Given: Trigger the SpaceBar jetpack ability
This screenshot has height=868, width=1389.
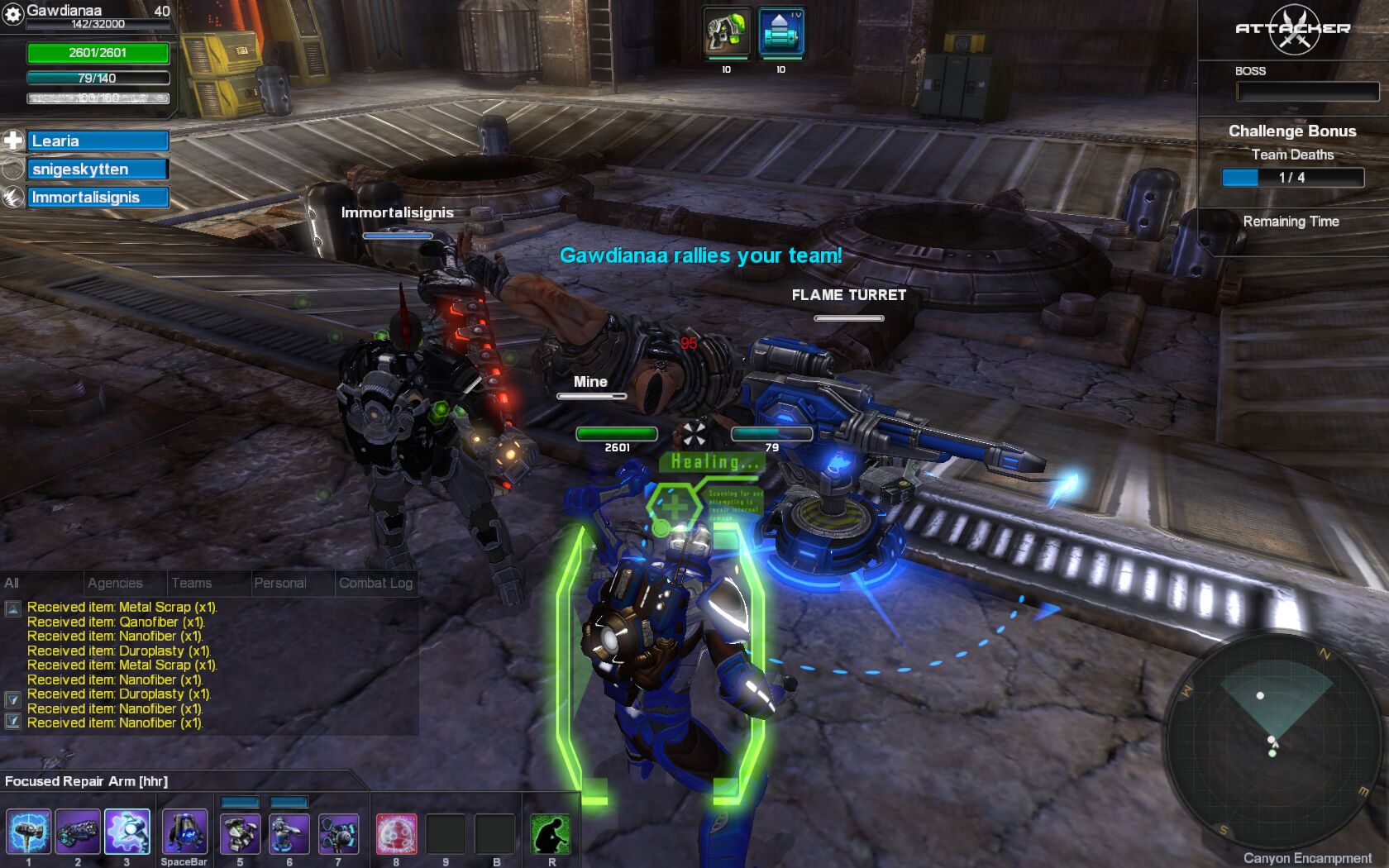Looking at the screenshot, I should (x=184, y=832).
